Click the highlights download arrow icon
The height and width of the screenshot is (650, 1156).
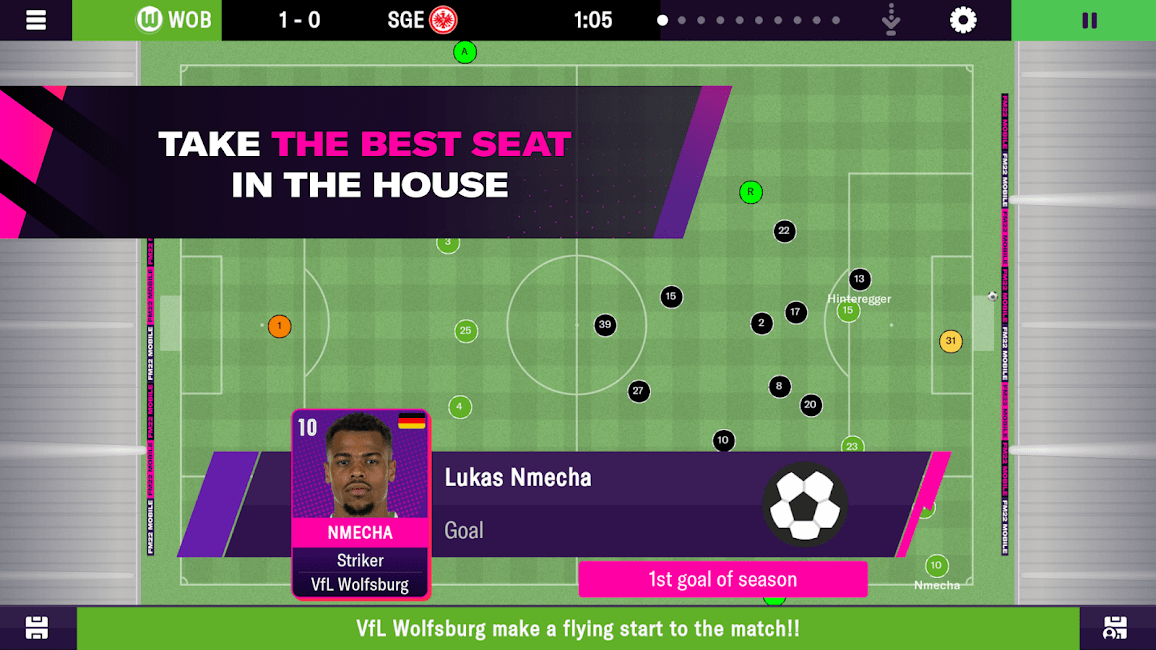coord(892,20)
